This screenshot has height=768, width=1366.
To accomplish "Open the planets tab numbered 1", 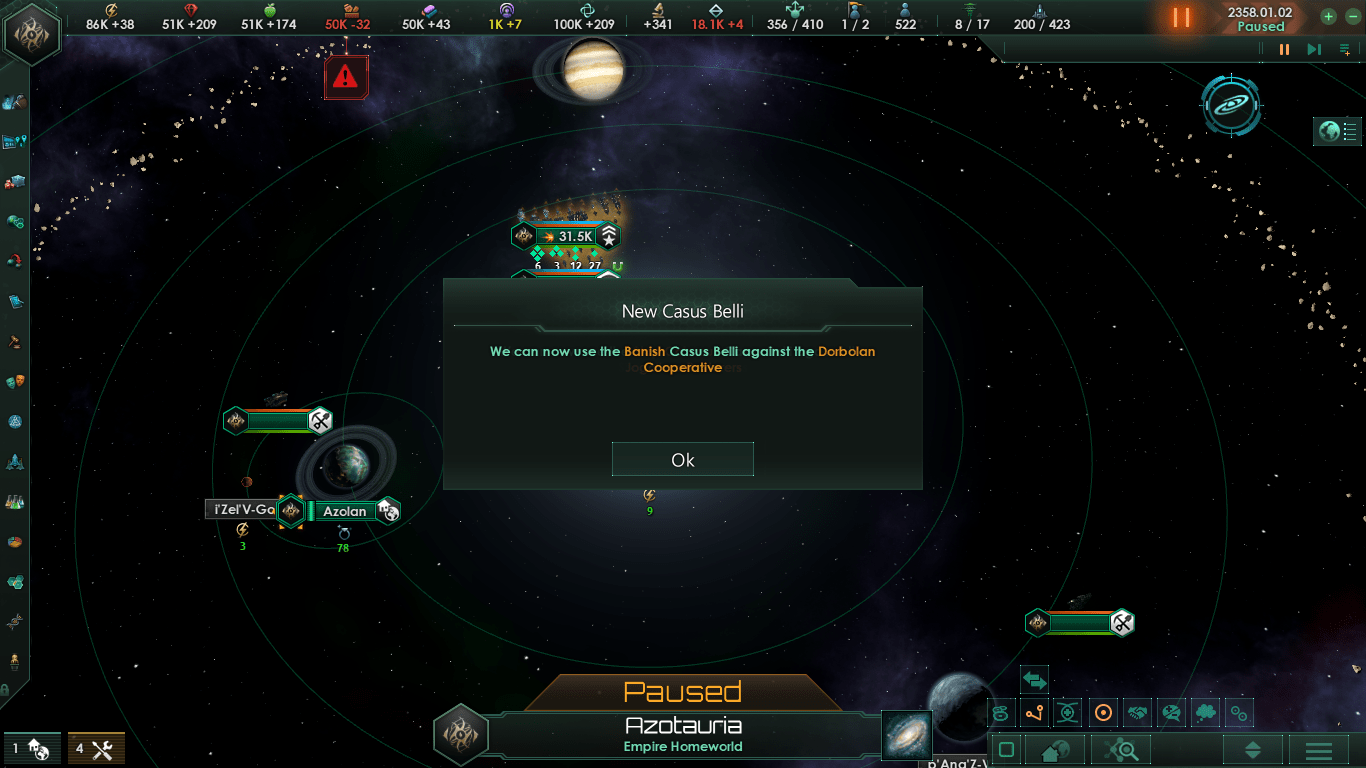I will pyautogui.click(x=31, y=748).
